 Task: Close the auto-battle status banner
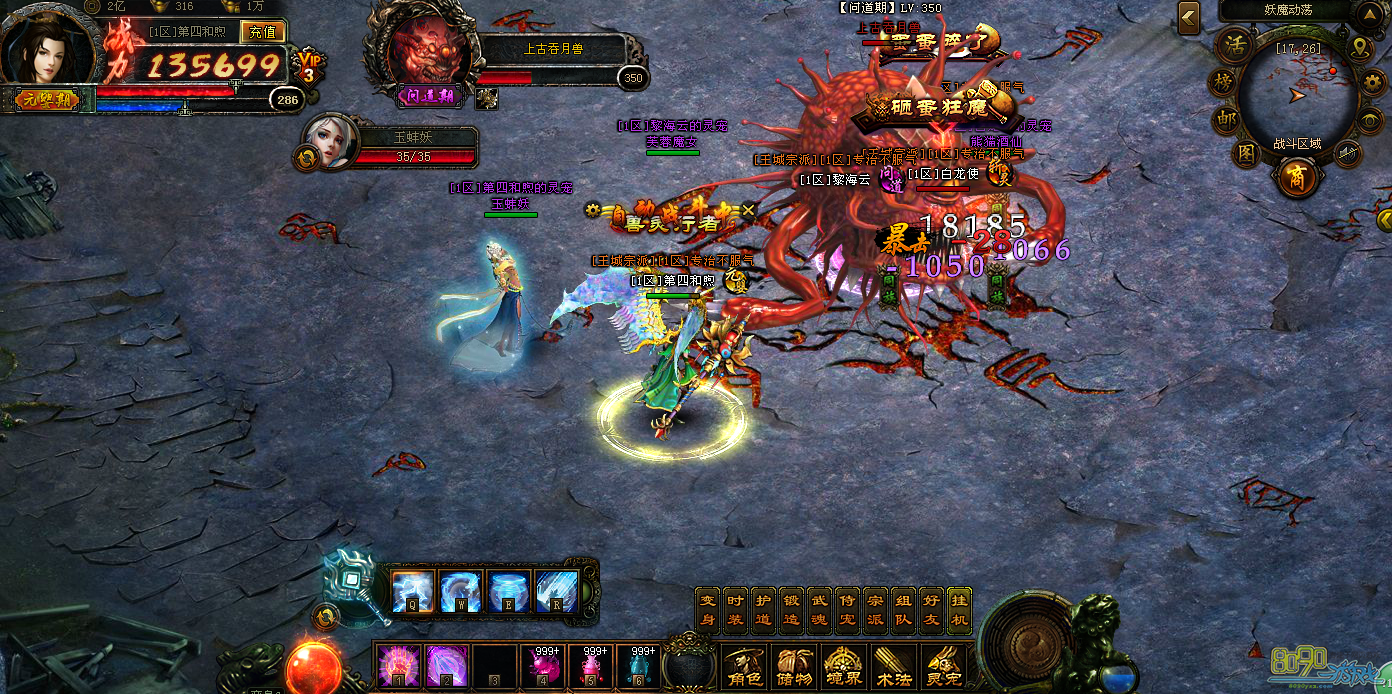748,210
